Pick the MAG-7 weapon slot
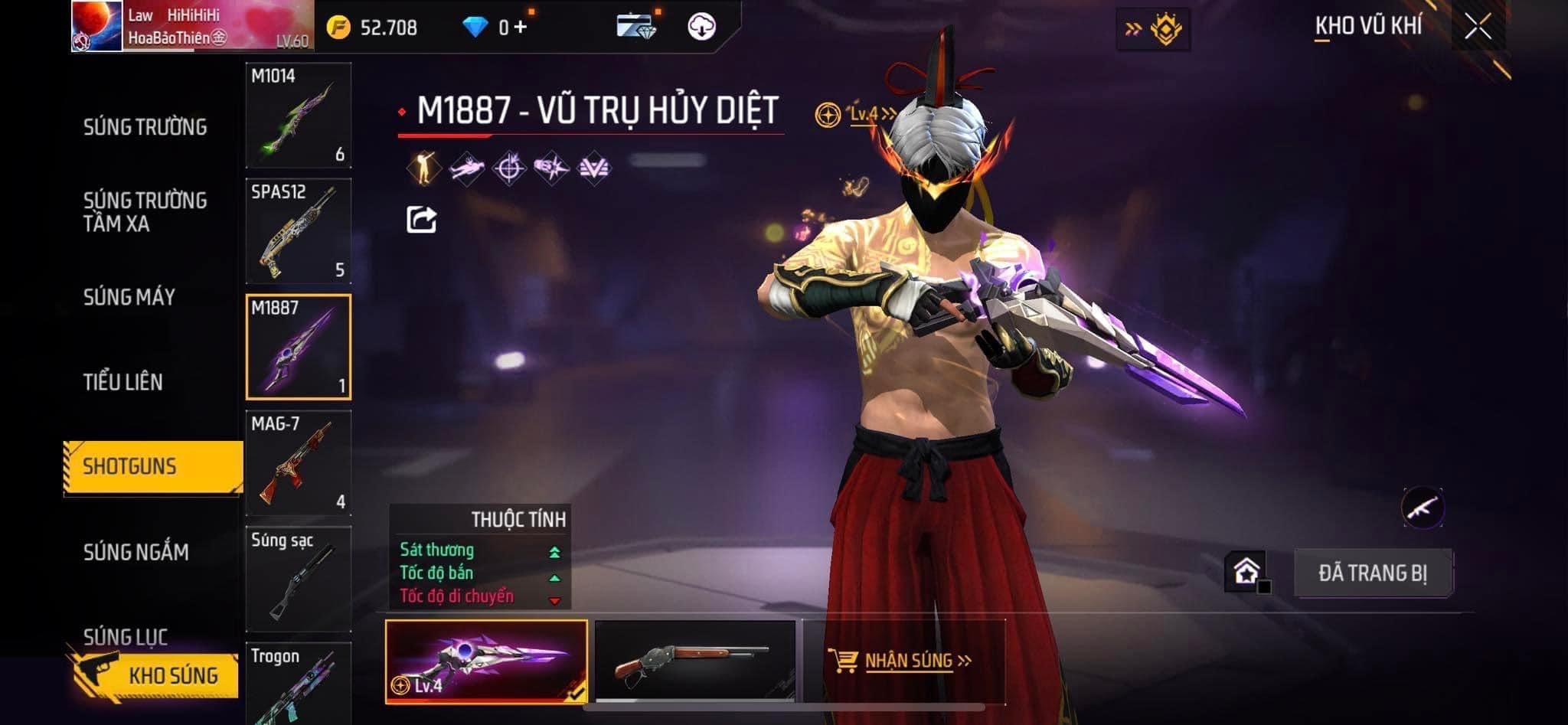The image size is (1568, 725). click(298, 463)
